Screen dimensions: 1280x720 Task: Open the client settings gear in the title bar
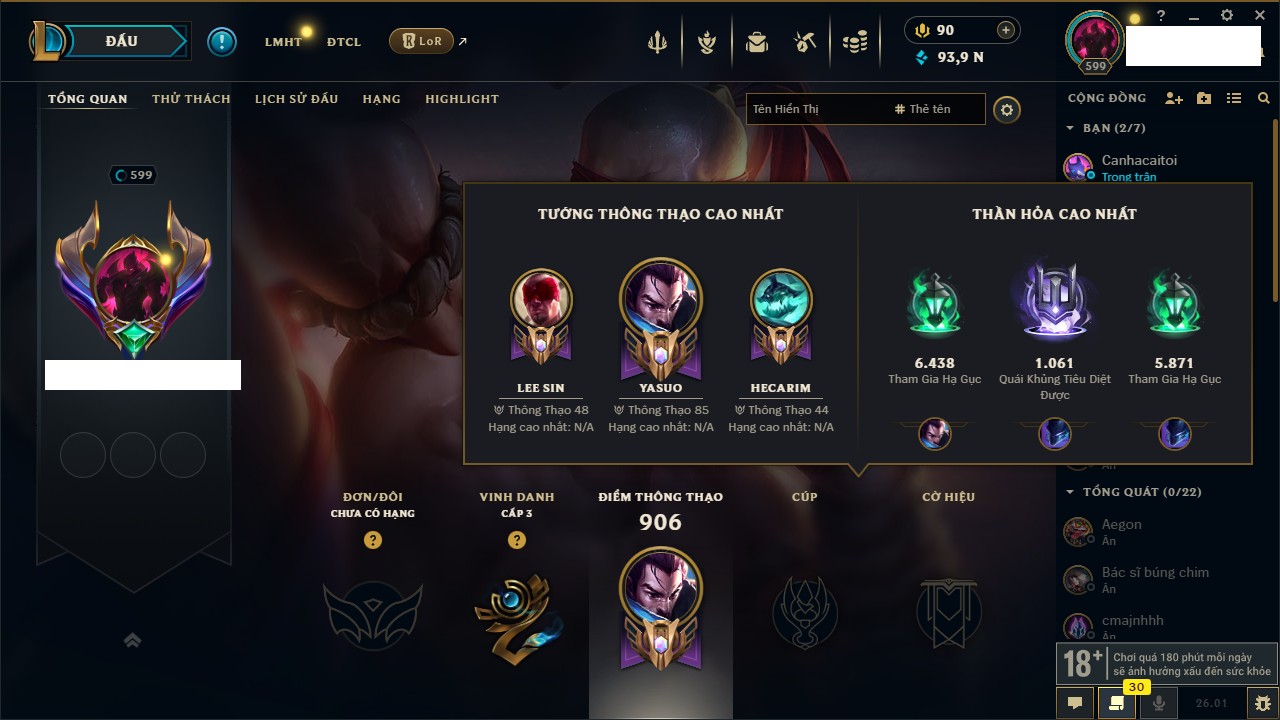point(1227,16)
